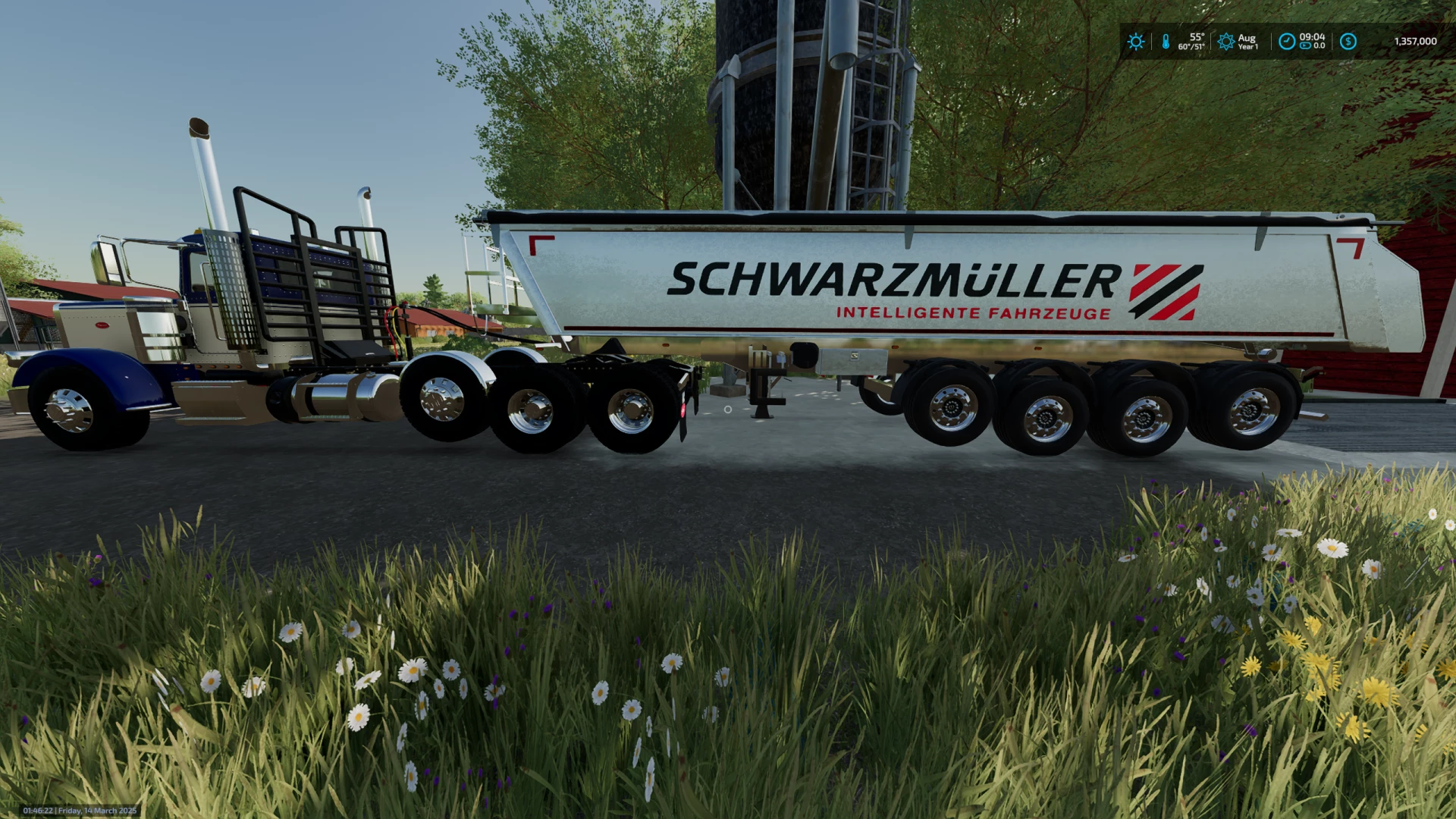Select the blue dollar coin money icon
Viewport: 1456px width, 819px height.
coord(1348,42)
